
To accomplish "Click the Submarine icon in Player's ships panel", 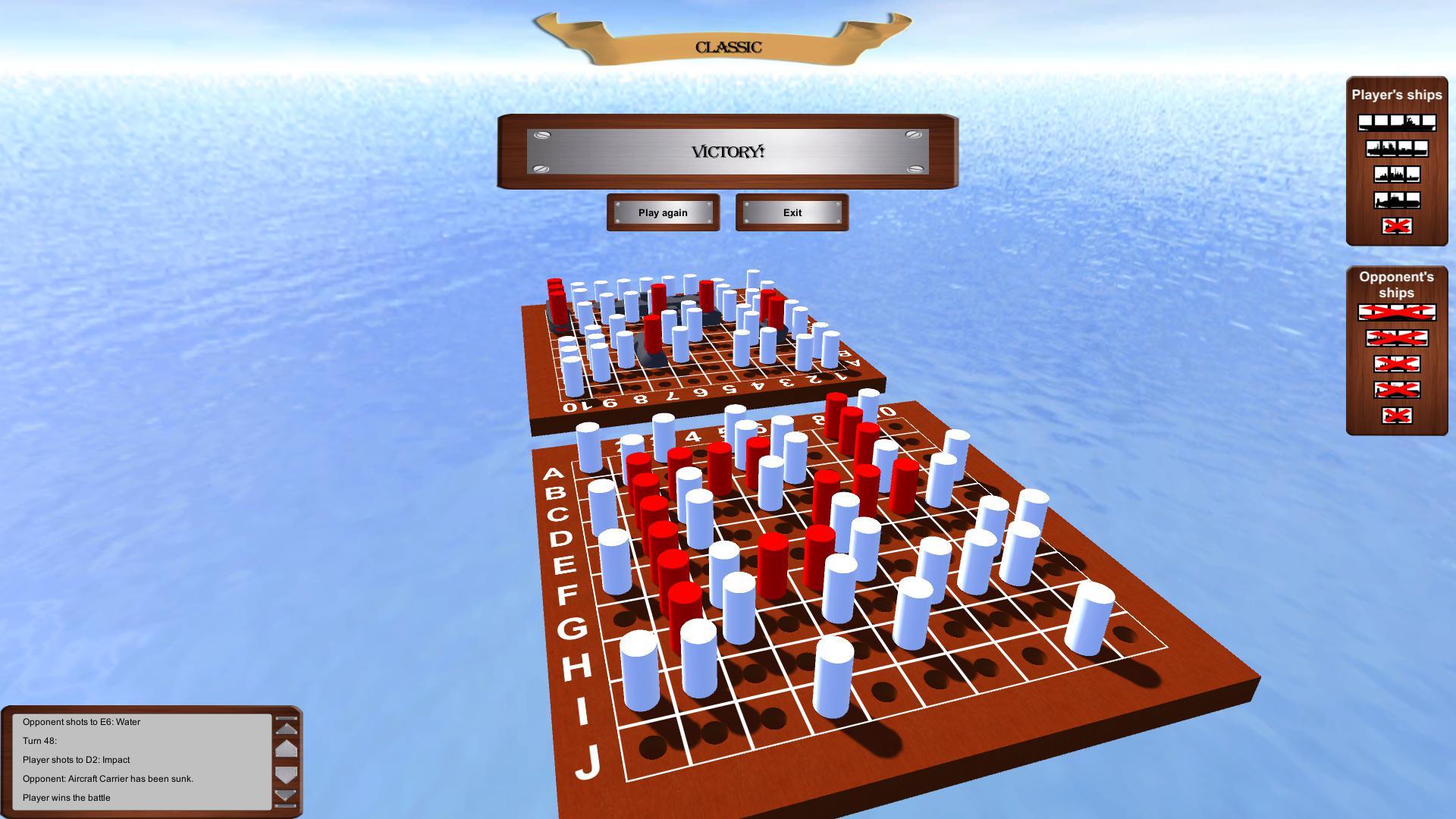I will (1396, 199).
